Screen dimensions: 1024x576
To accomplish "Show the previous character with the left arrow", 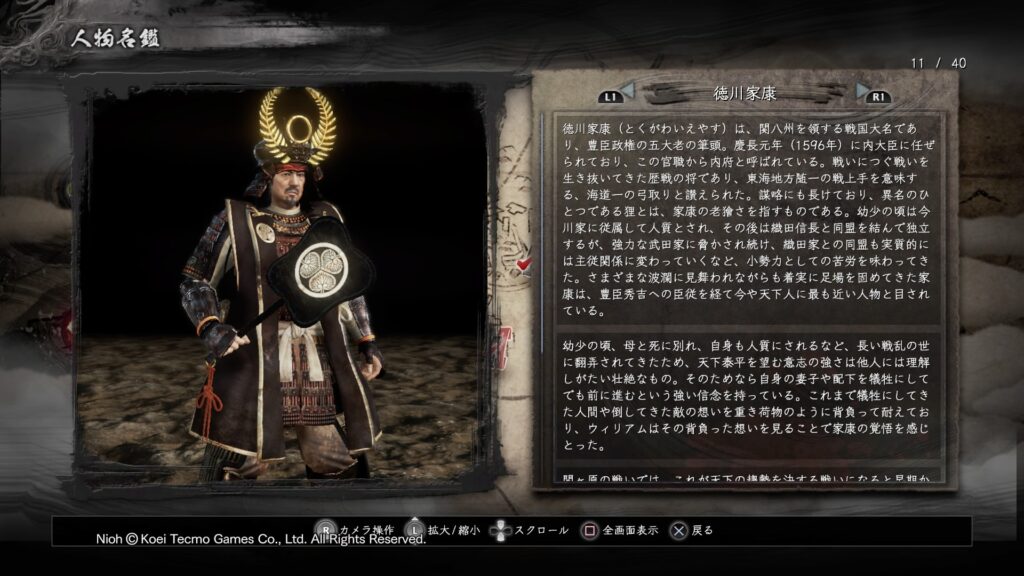I will tap(627, 93).
